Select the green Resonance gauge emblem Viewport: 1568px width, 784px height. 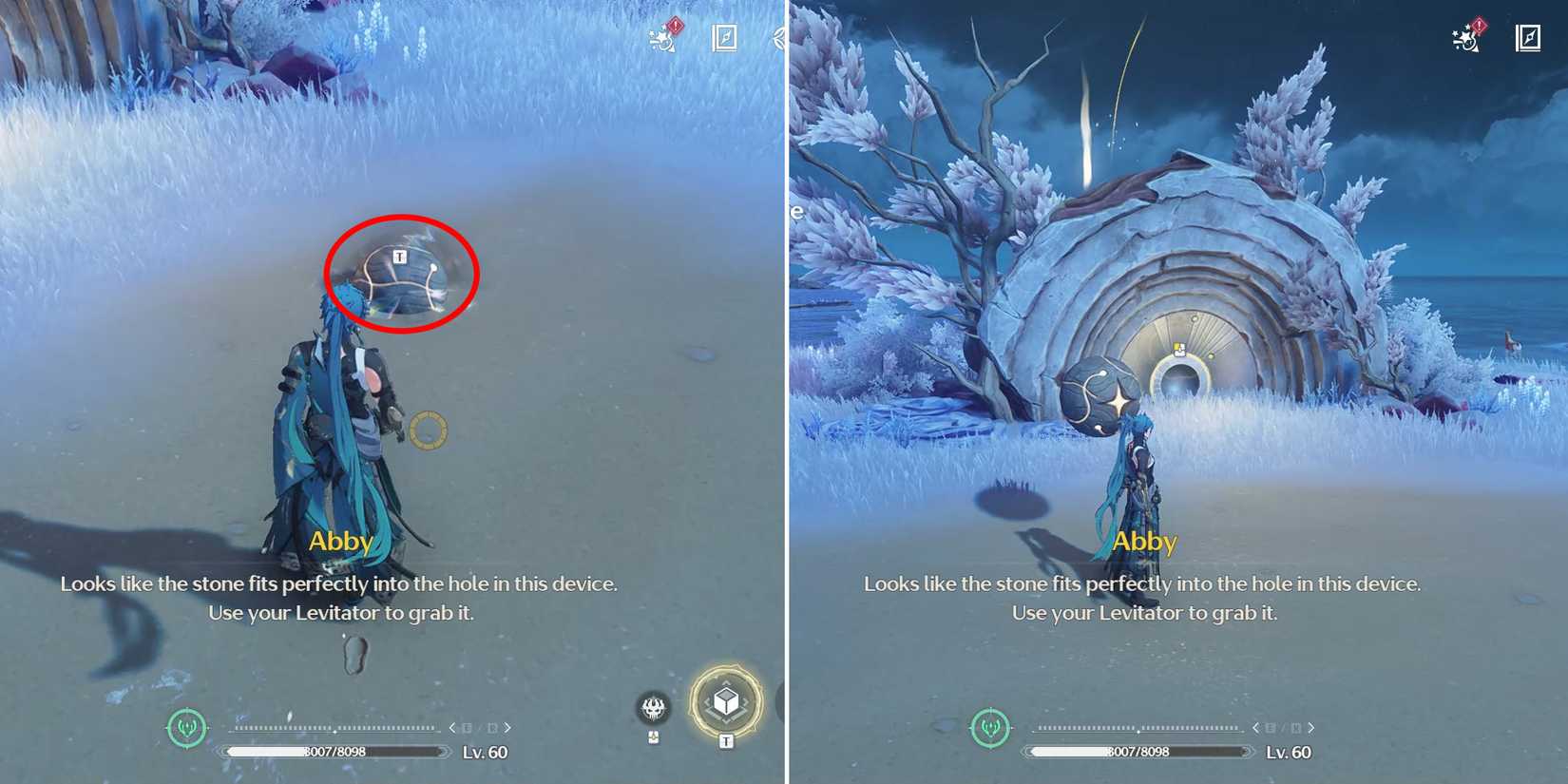click(185, 729)
